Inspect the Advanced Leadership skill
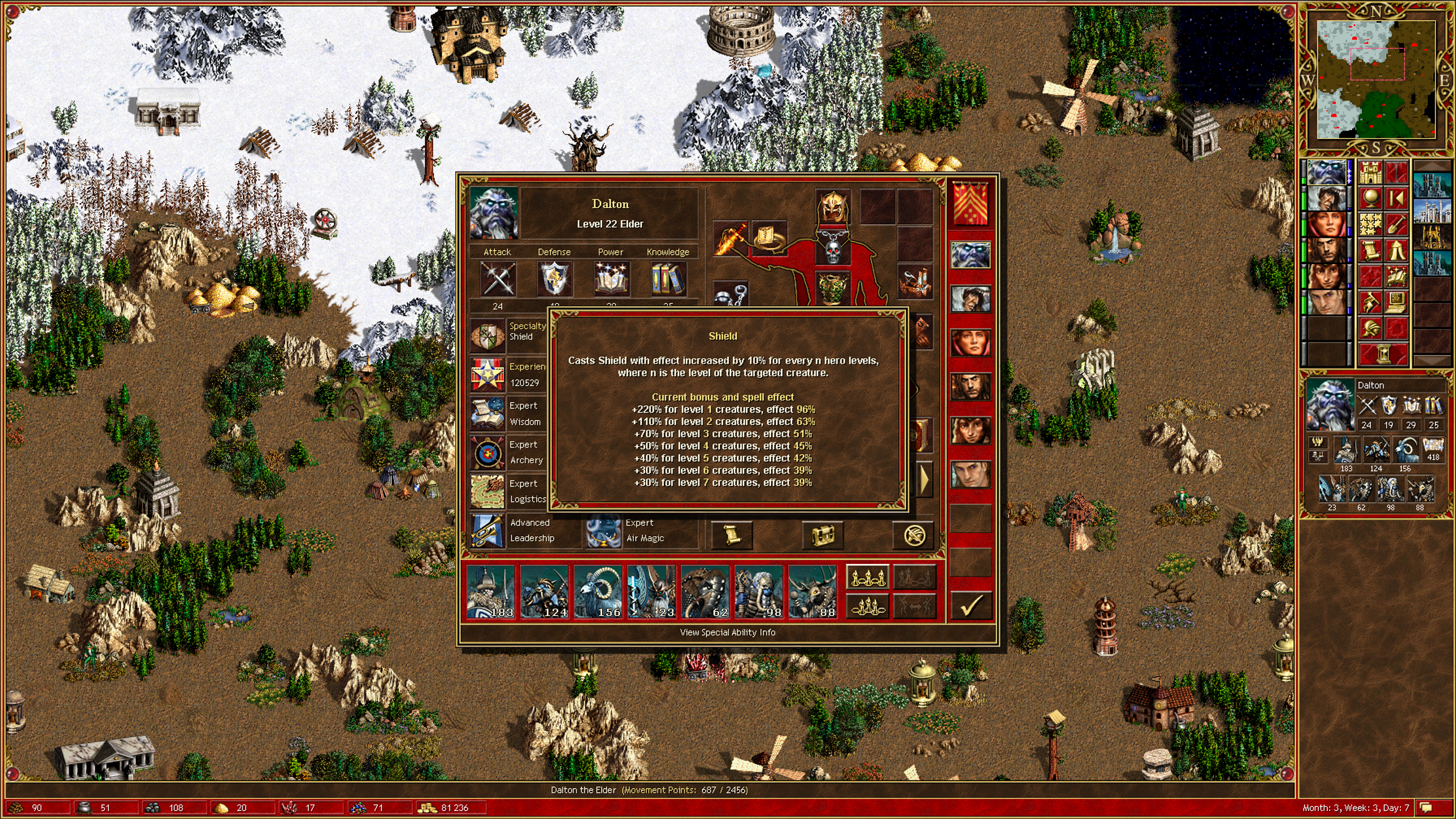The height and width of the screenshot is (819, 1456). pyautogui.click(x=488, y=530)
